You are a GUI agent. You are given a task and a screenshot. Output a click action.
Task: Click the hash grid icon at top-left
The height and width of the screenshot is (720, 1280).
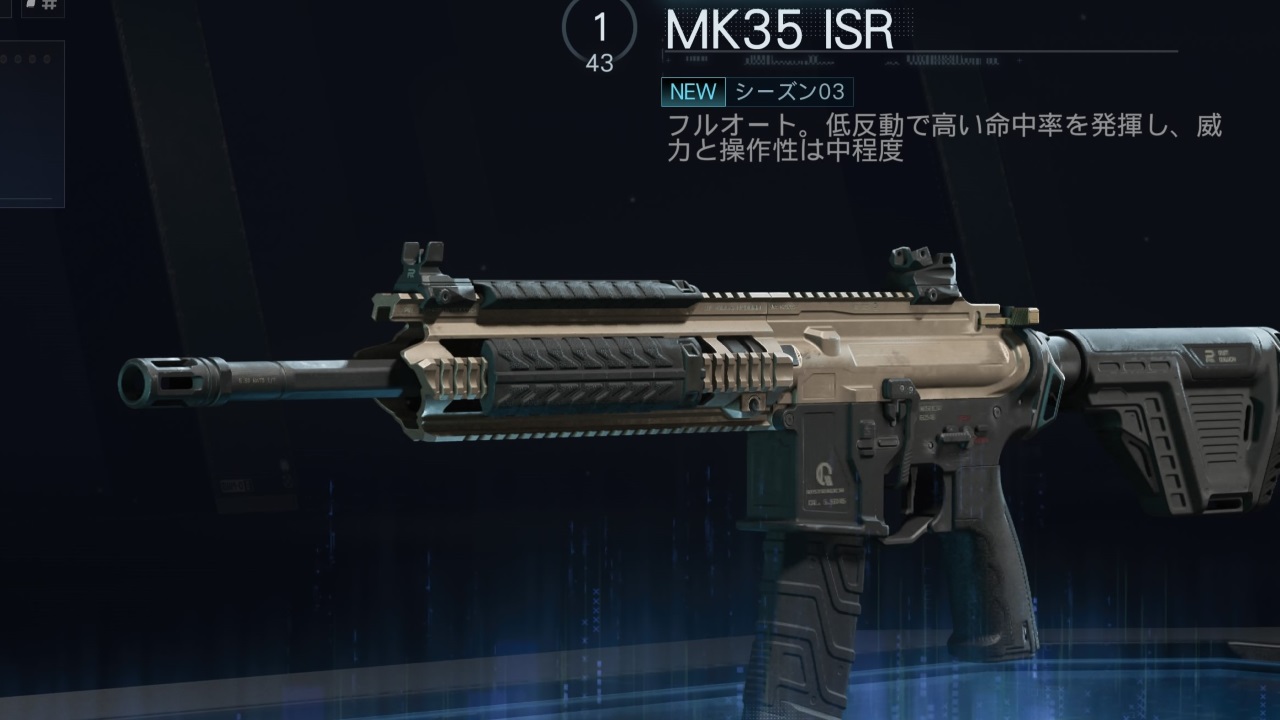(x=50, y=5)
